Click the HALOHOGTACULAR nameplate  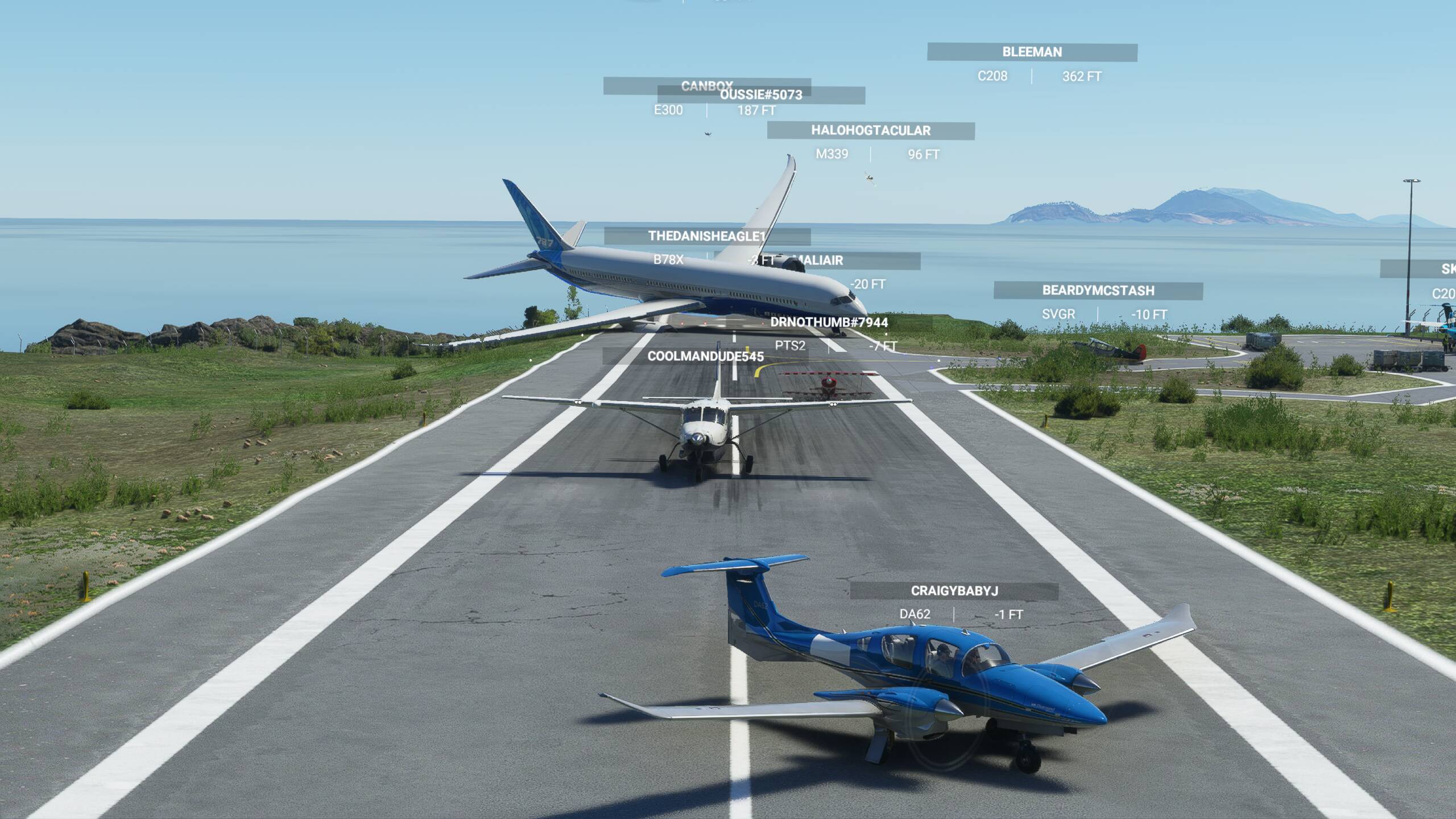point(870,131)
